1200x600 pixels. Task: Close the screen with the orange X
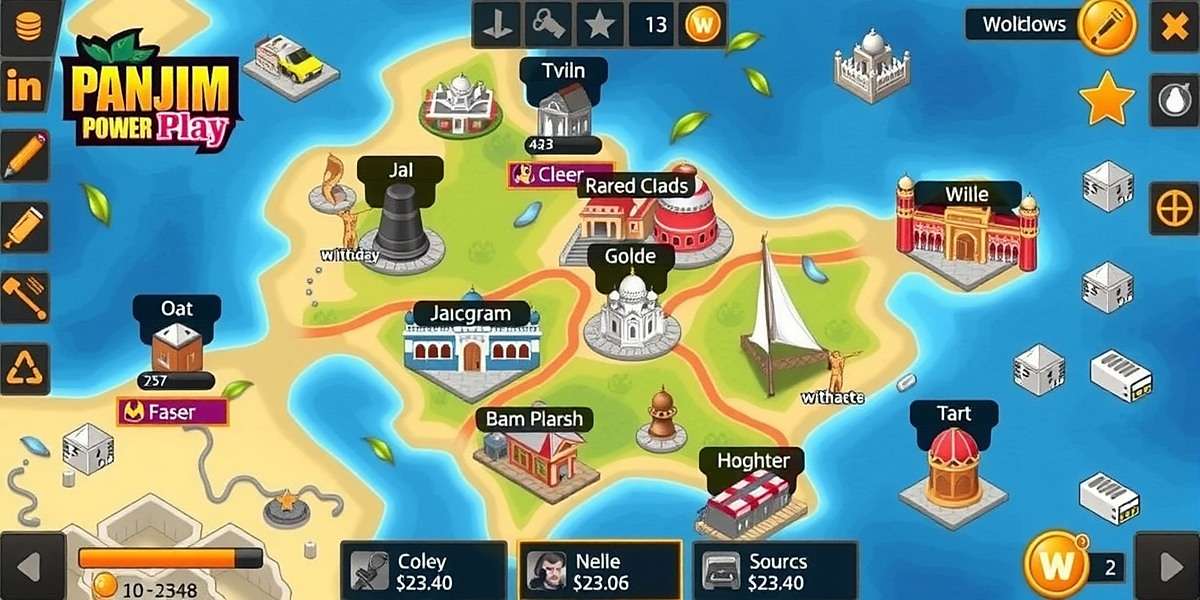pos(1173,26)
